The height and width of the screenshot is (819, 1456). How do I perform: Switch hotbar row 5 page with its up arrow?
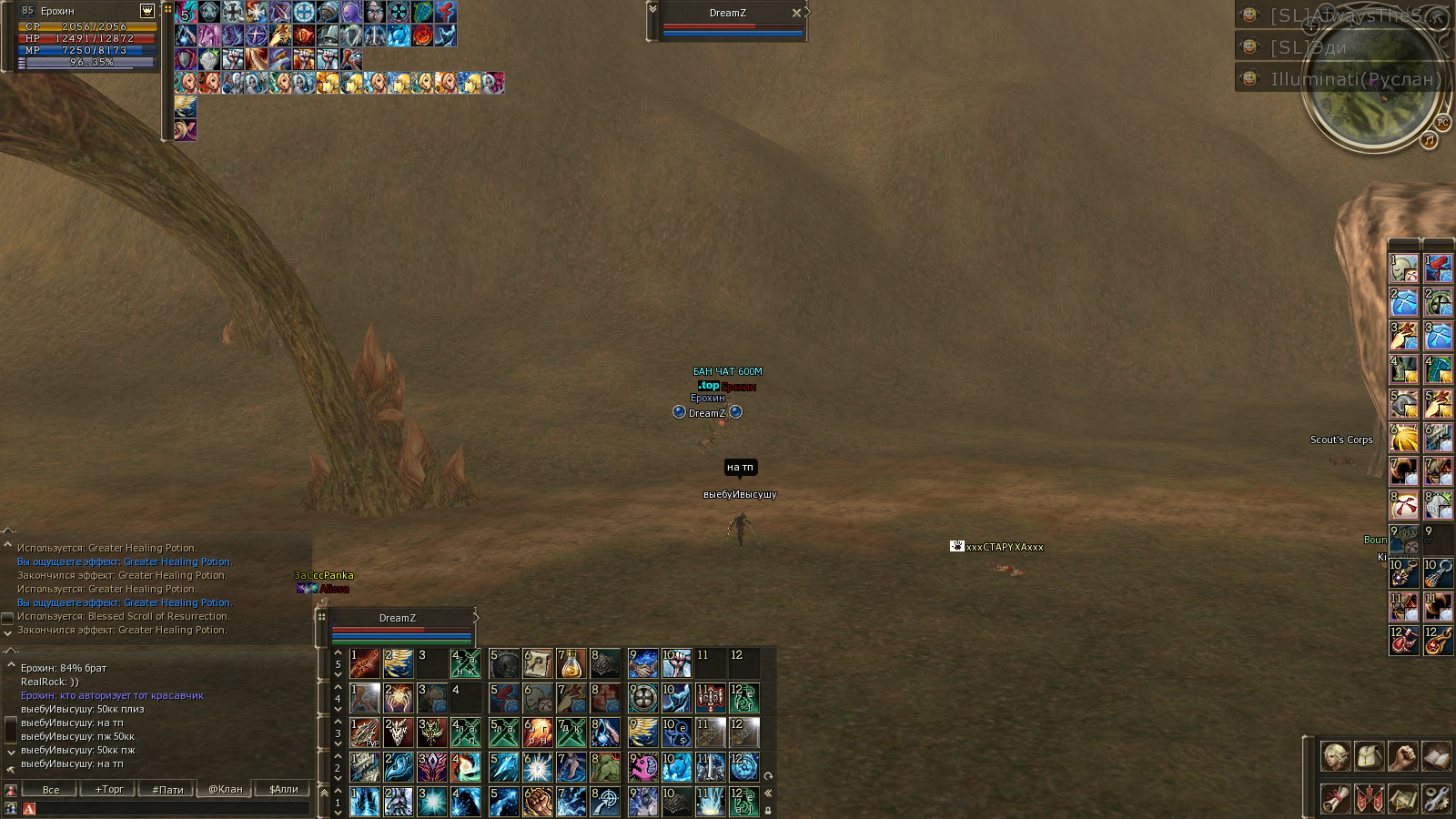[x=338, y=652]
